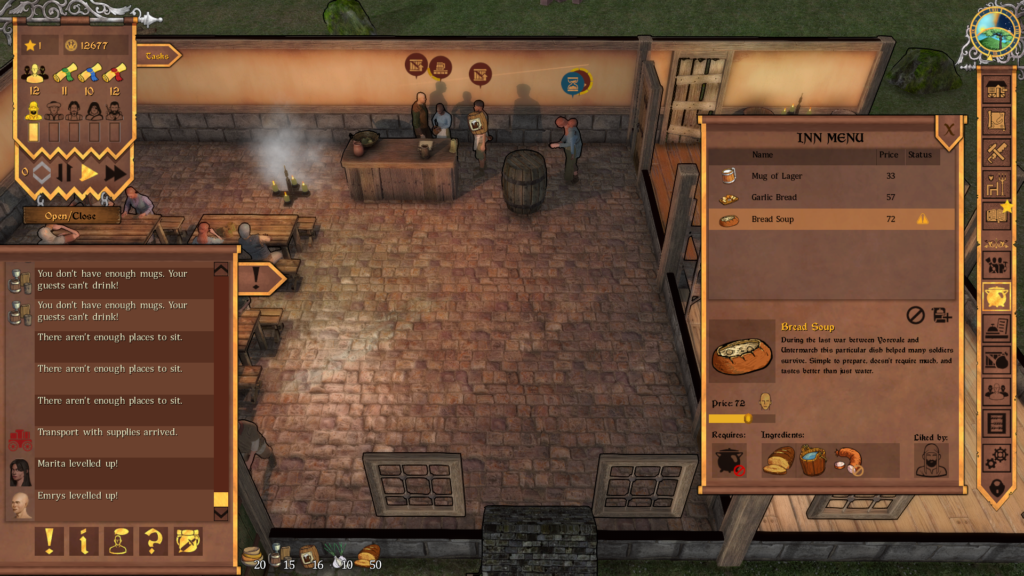
Task: Set game speed to normal play
Action: tap(89, 172)
